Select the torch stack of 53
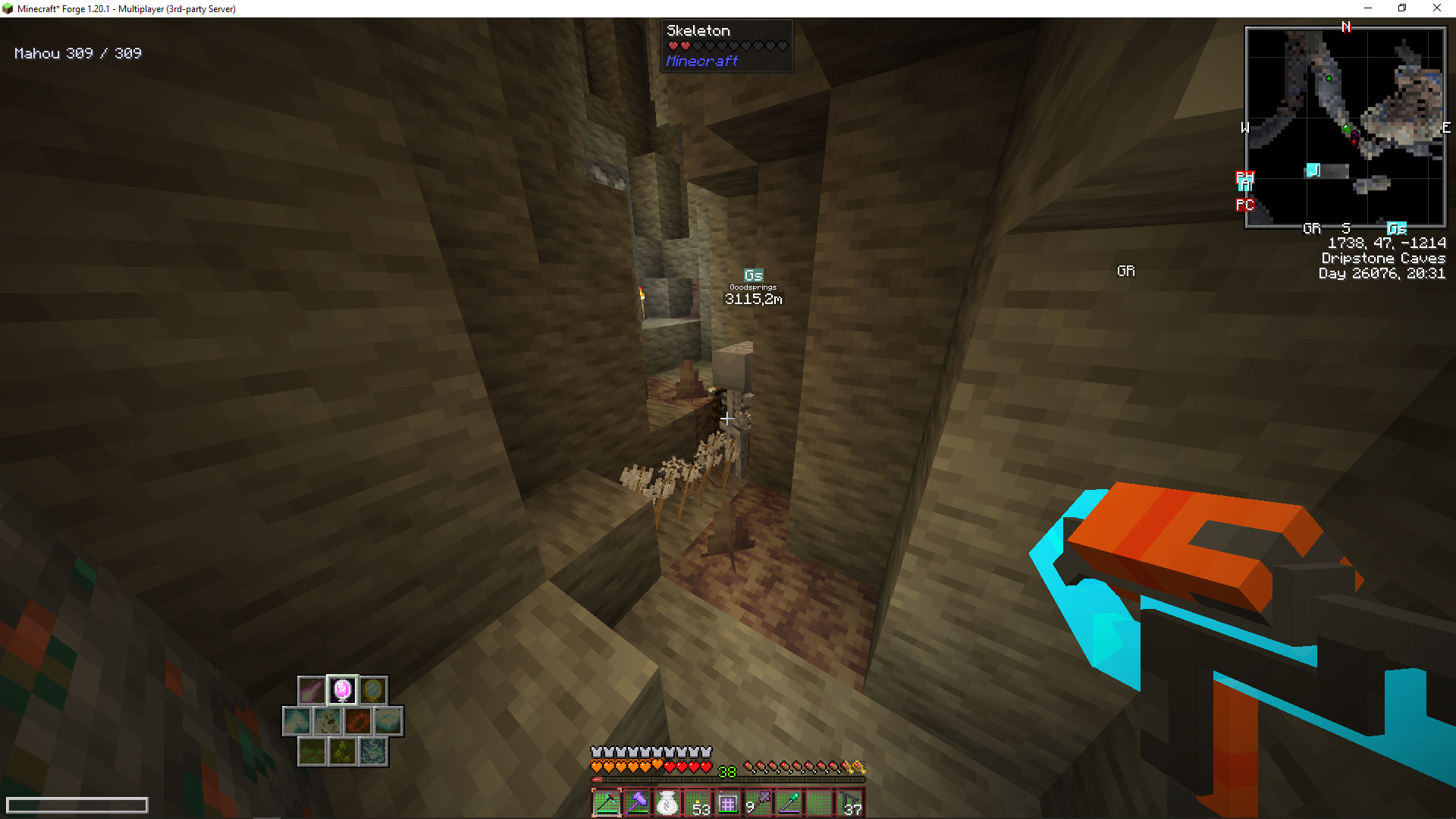1456x819 pixels. 698,803
